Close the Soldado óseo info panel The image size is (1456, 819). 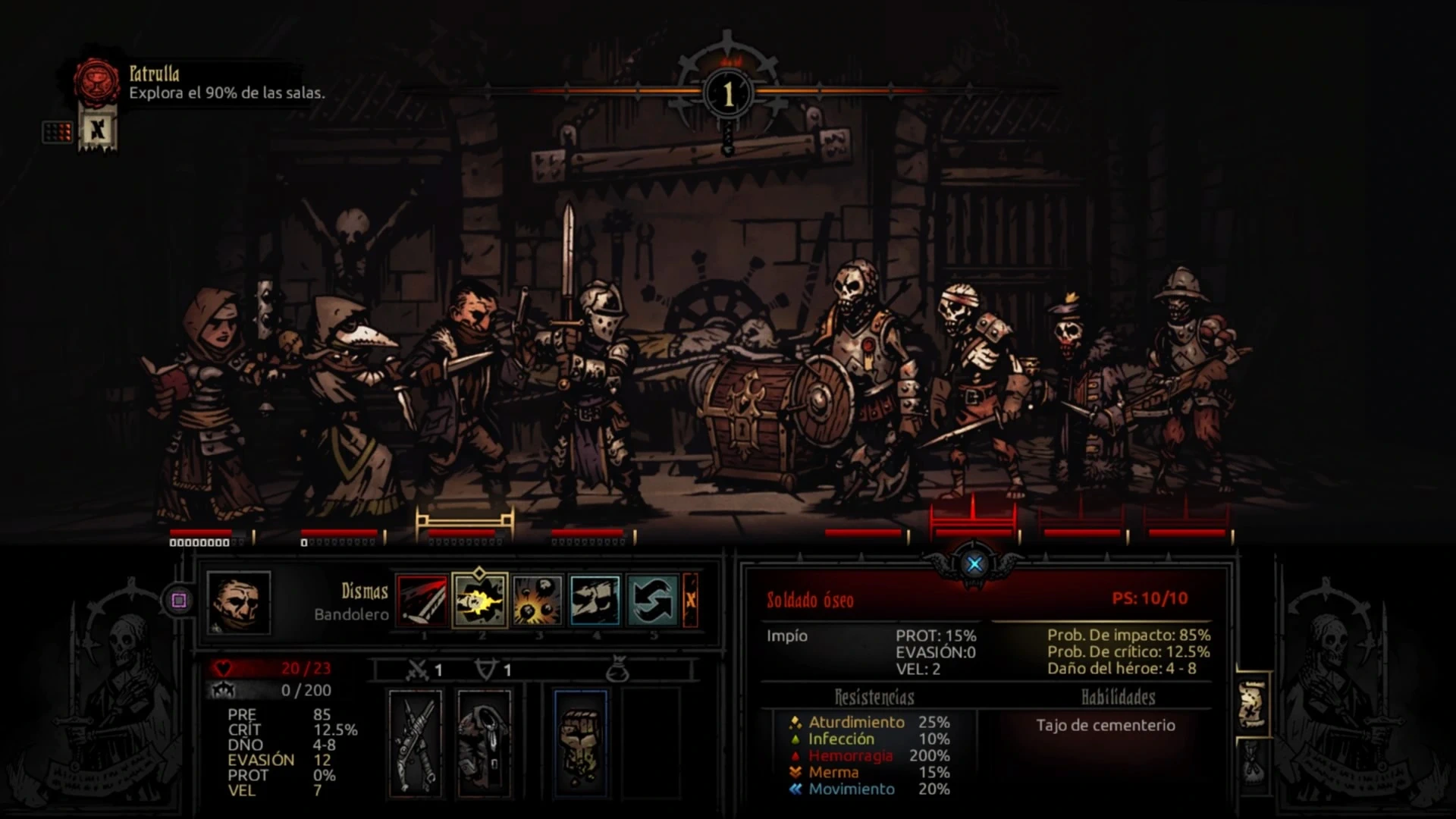click(974, 563)
